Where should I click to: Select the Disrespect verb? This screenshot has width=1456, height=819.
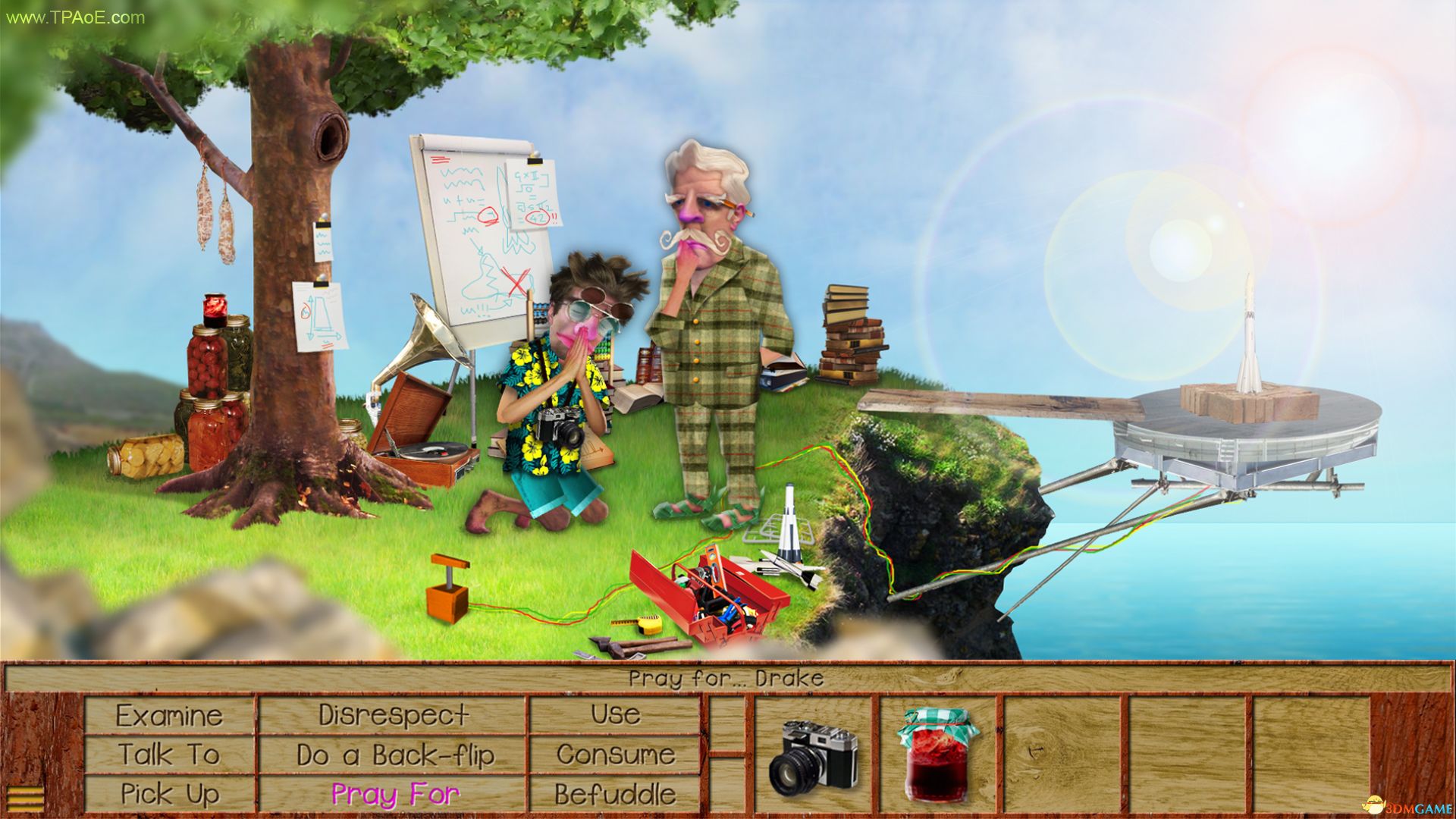(395, 714)
